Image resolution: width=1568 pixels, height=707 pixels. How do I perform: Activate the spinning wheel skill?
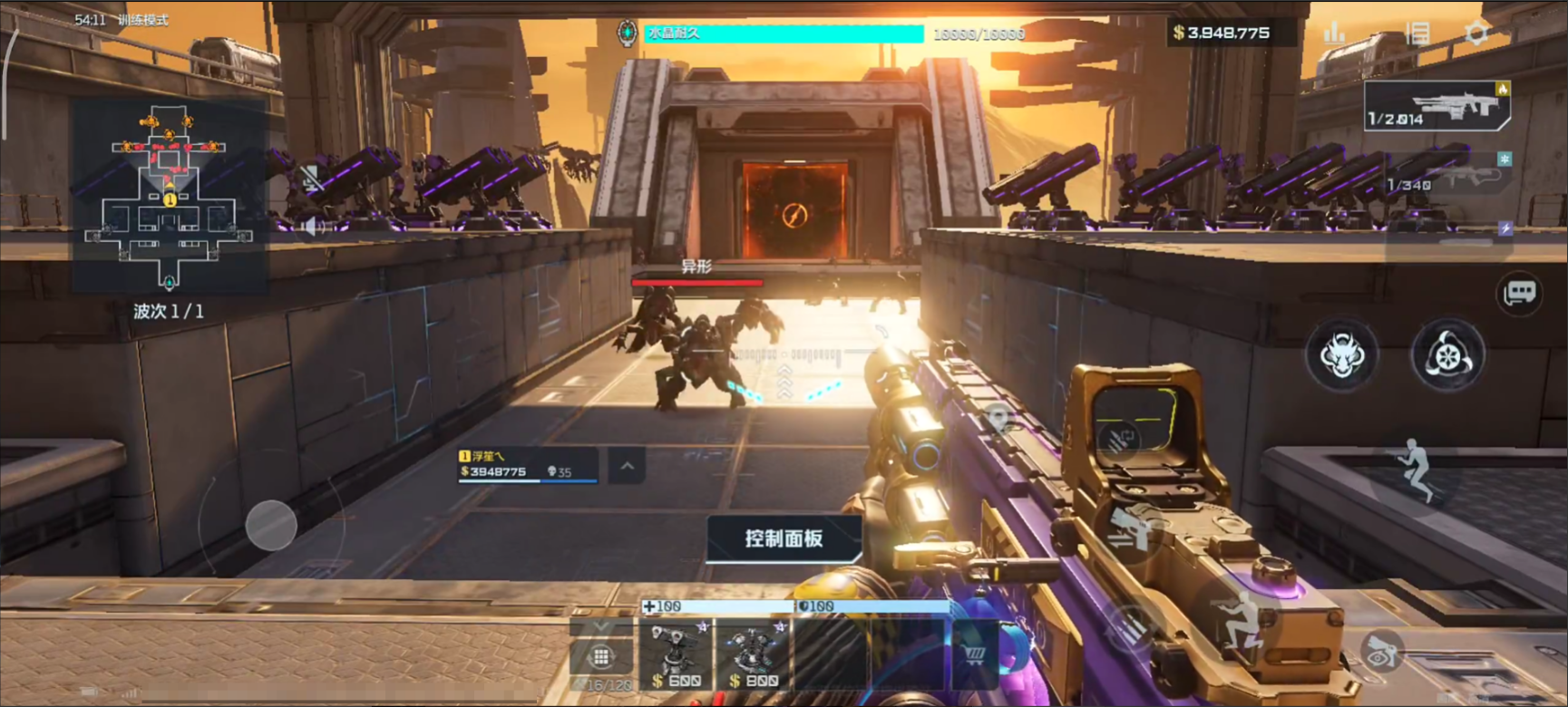1447,354
